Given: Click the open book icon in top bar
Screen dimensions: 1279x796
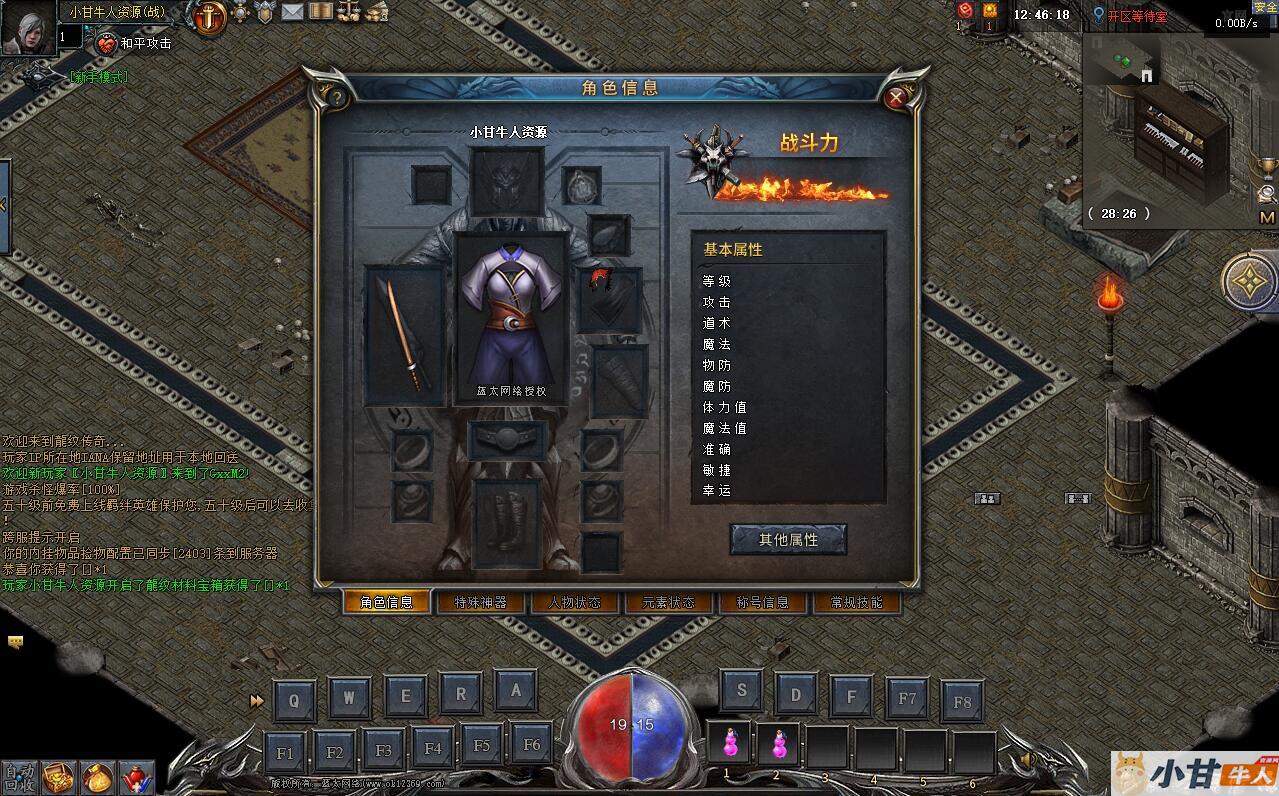Looking at the screenshot, I should (x=321, y=12).
